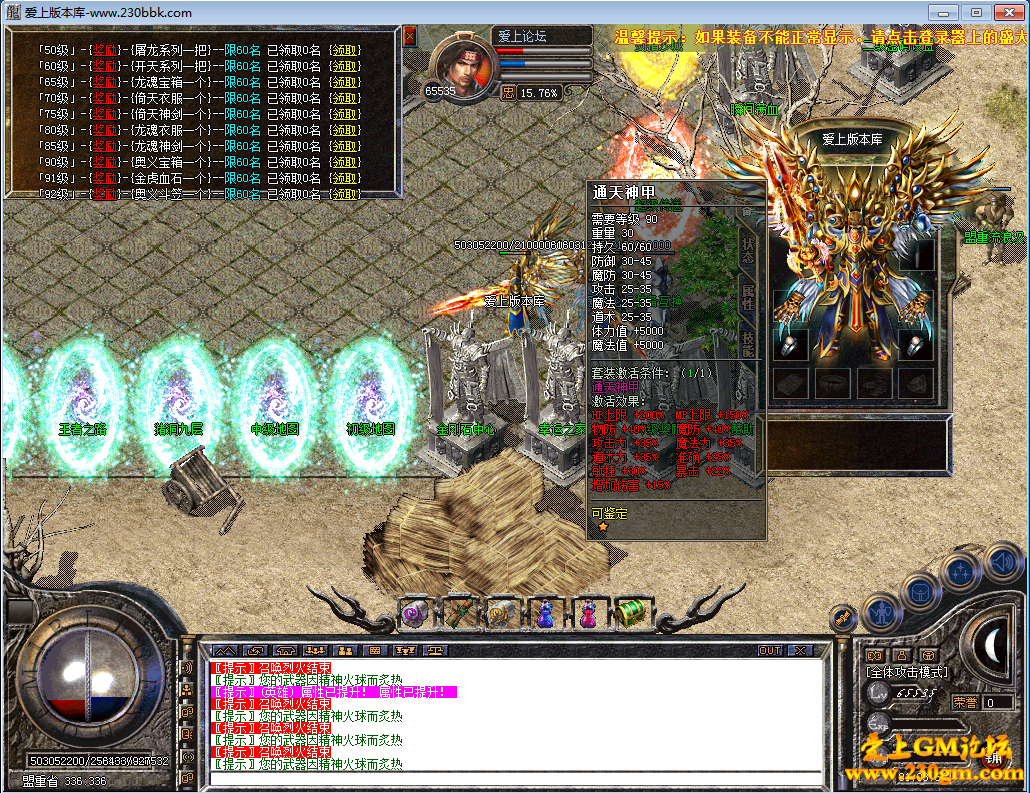The width and height of the screenshot is (1030, 793).
Task: Close the game window
Action: [1007, 12]
